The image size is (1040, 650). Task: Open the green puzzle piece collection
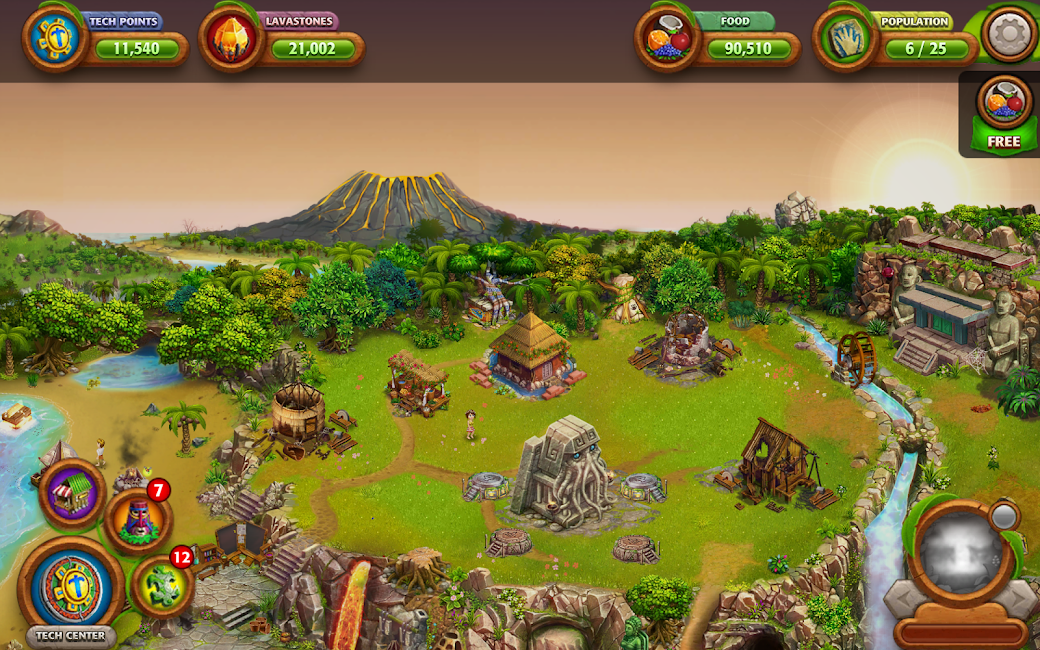click(163, 587)
